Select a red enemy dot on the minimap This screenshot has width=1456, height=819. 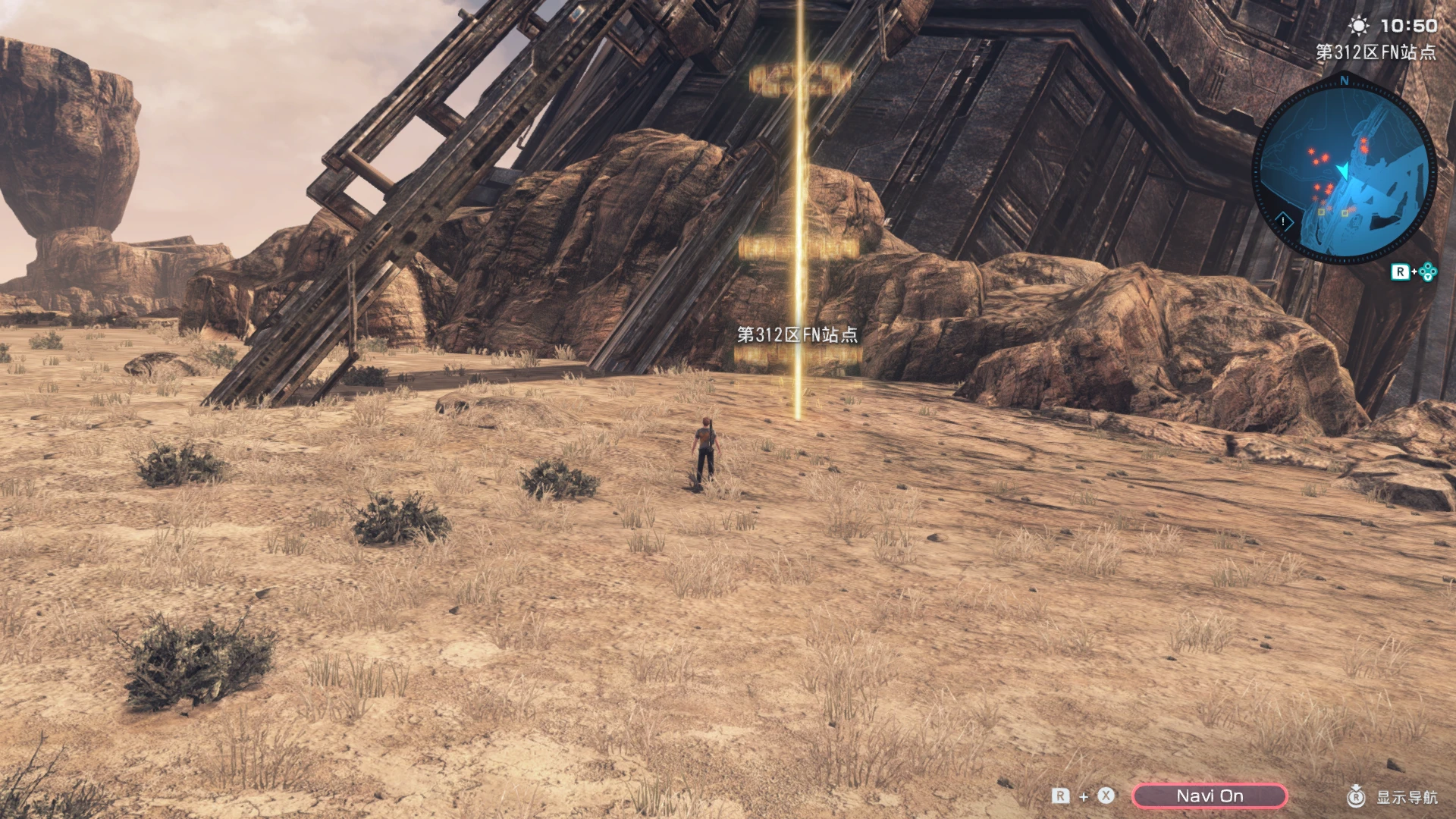tap(1312, 152)
